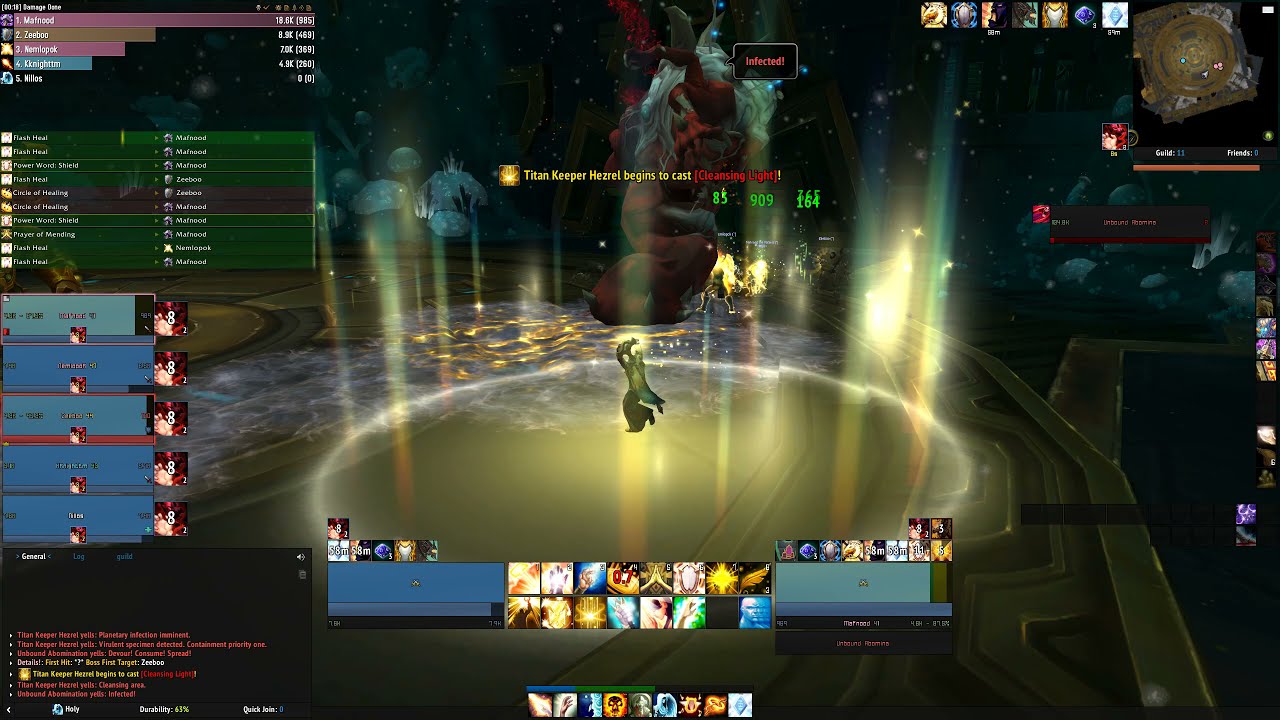
Task: Select the Avenging Wrath golden wings ability
Action: [x=755, y=576]
